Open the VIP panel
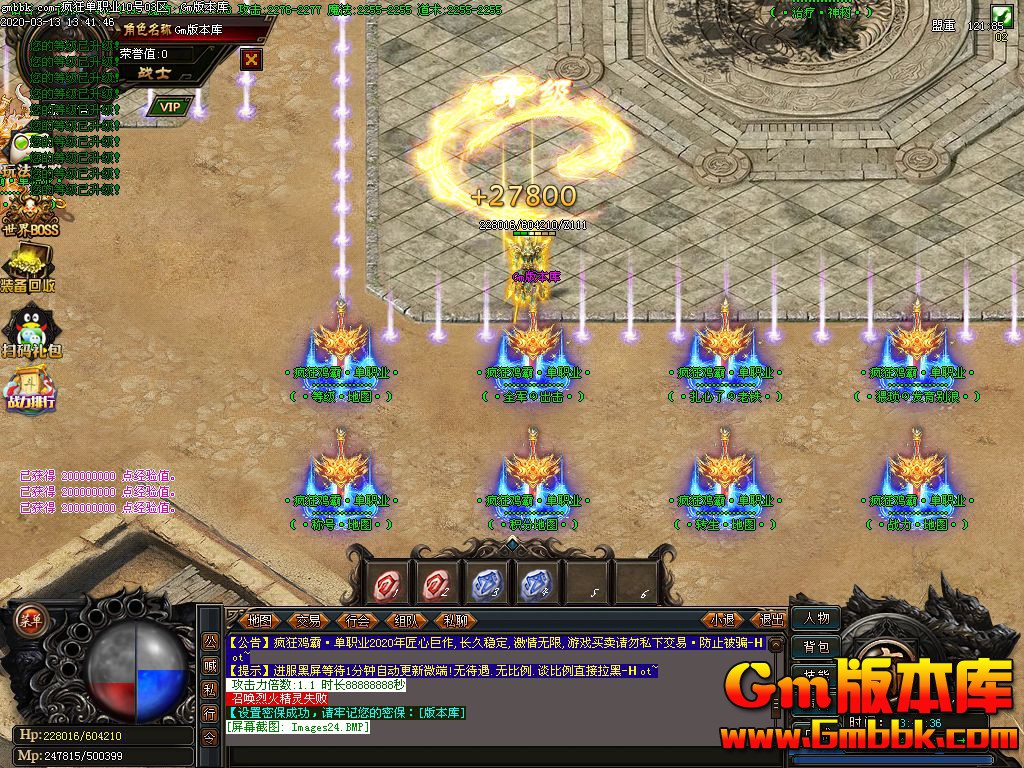The height and width of the screenshot is (768, 1024). pos(170,106)
